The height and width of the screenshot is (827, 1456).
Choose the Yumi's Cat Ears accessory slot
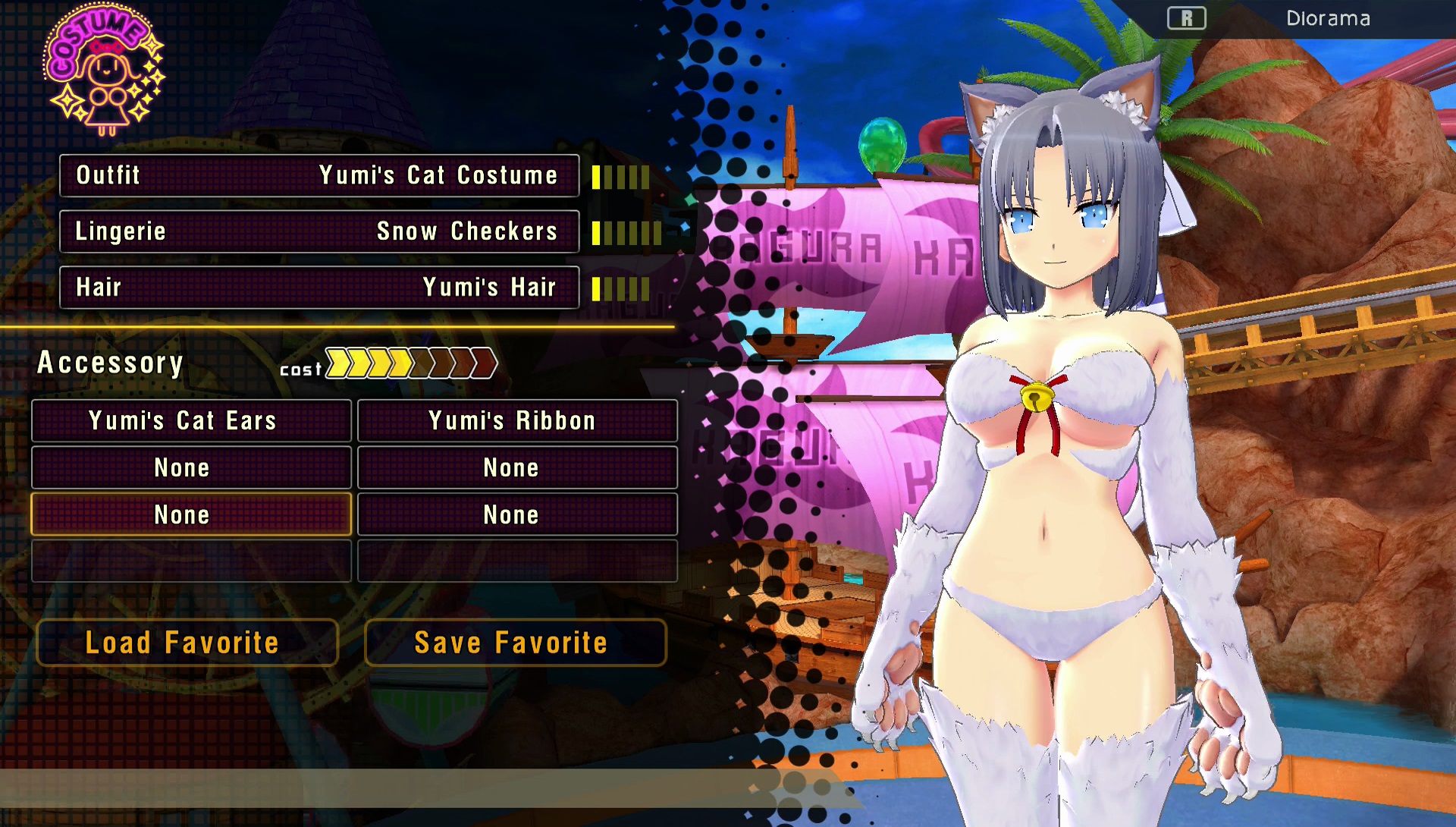coord(191,421)
